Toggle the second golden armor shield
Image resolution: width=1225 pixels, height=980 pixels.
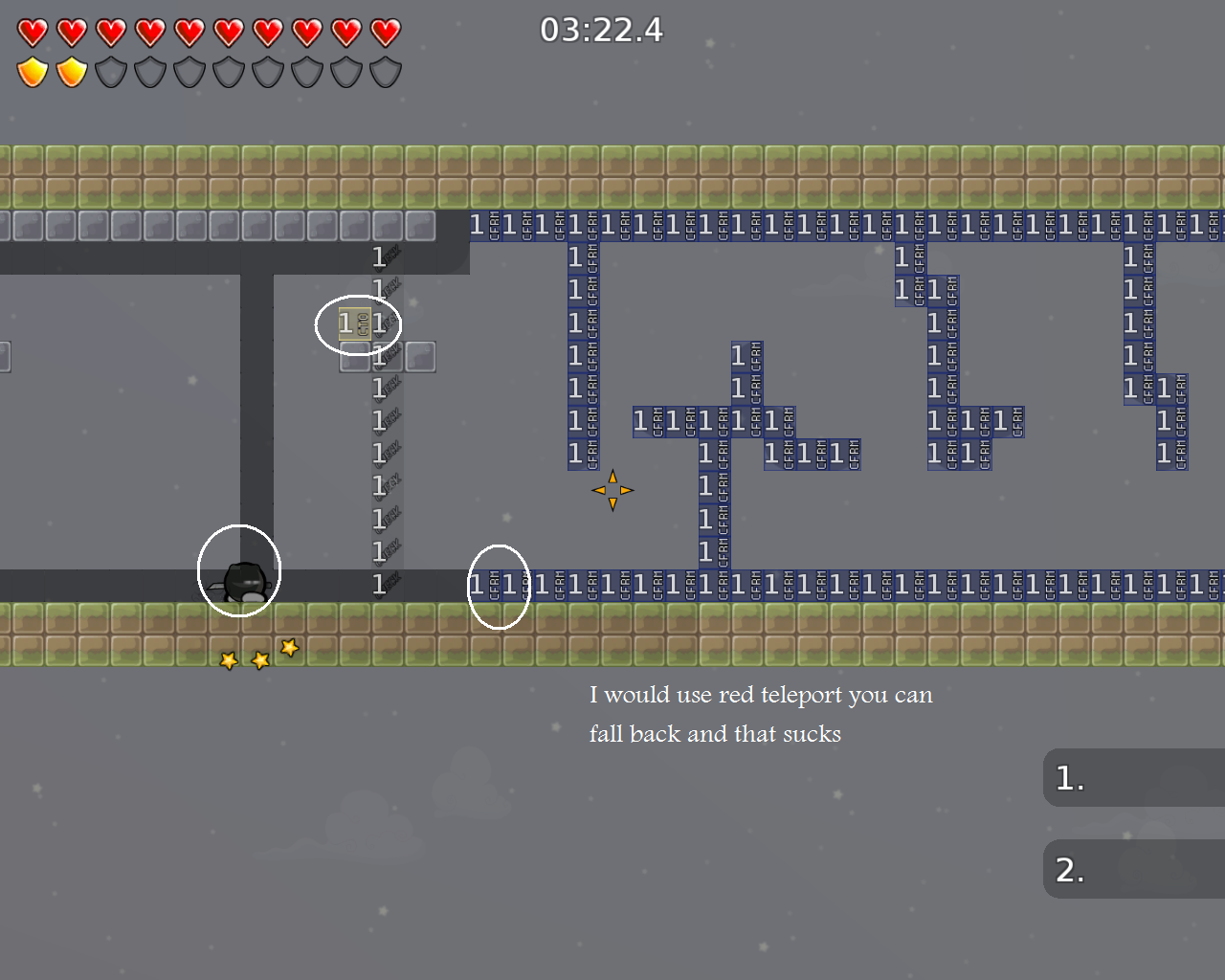70,72
